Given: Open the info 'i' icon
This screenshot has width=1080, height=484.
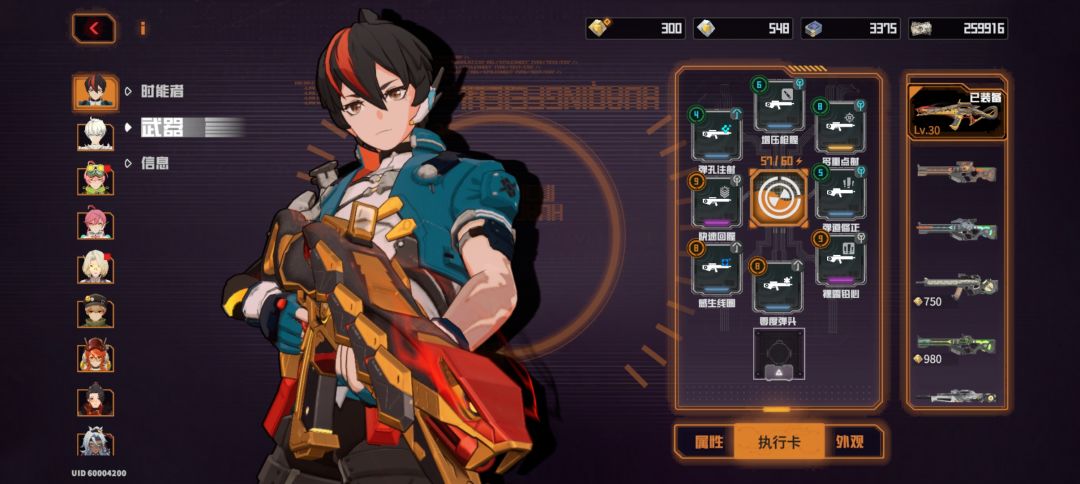Looking at the screenshot, I should tap(142, 28).
